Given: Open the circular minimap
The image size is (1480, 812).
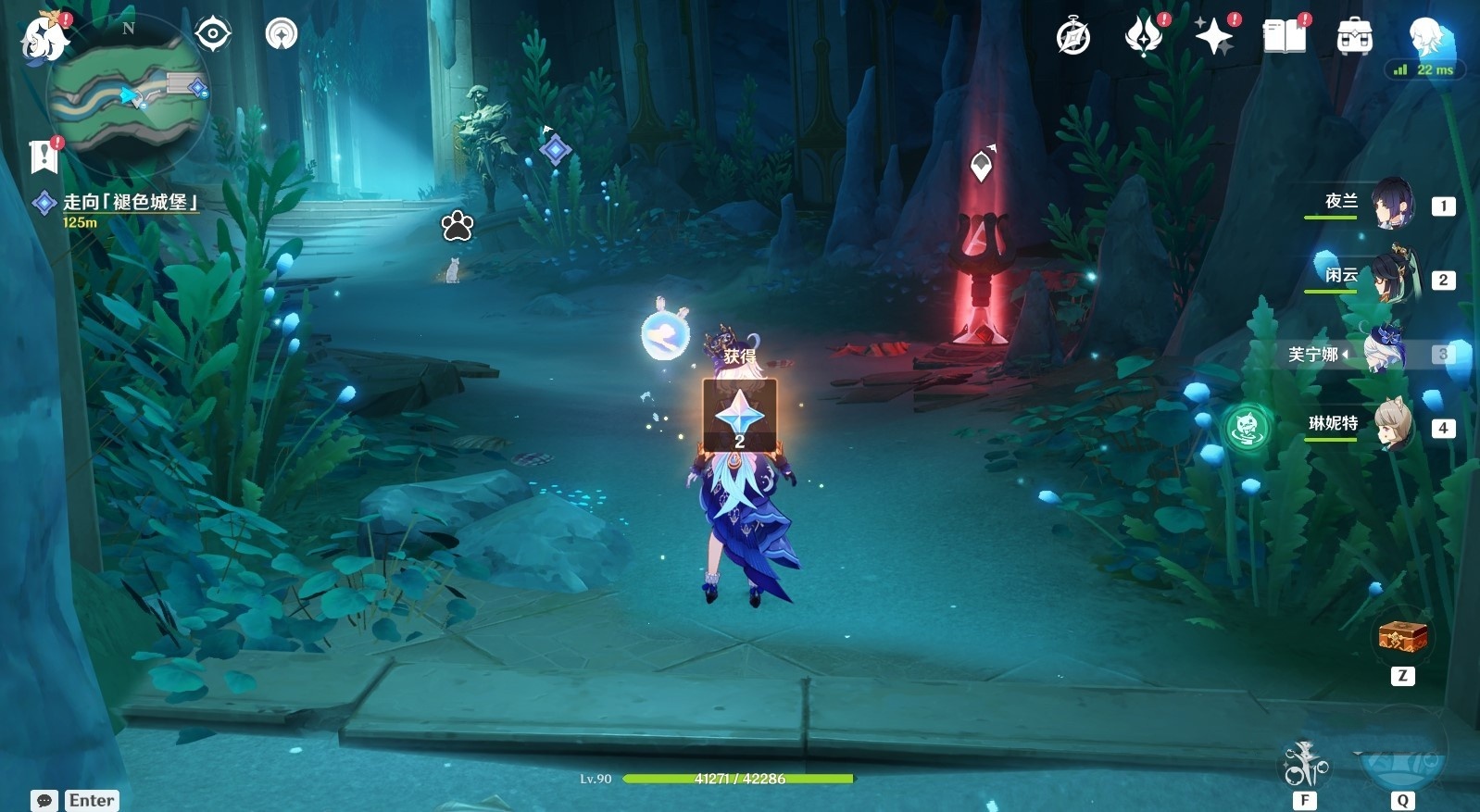Looking at the screenshot, I should 130,94.
